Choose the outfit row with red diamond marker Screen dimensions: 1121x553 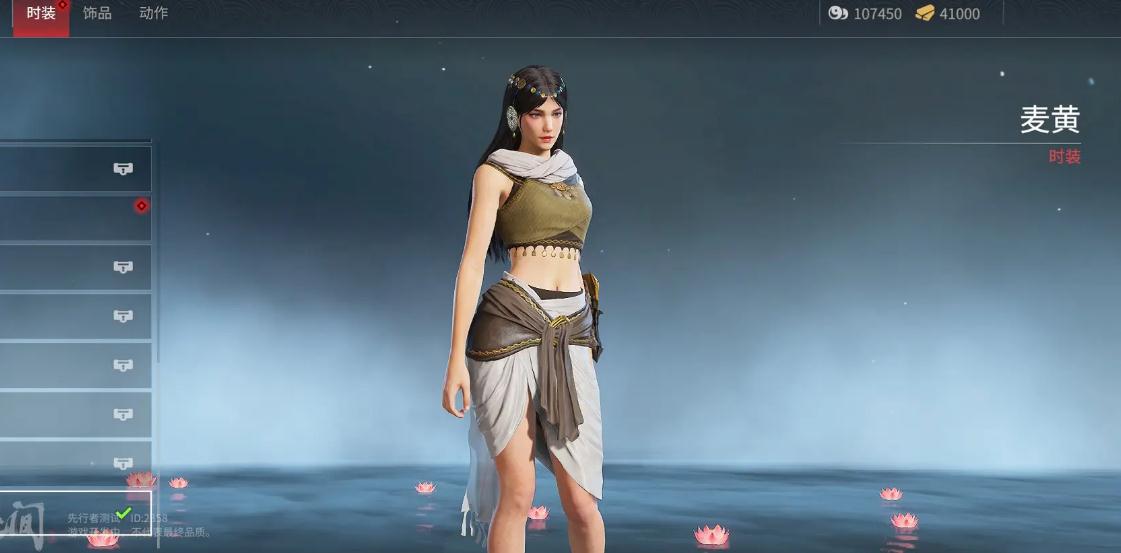coord(75,218)
